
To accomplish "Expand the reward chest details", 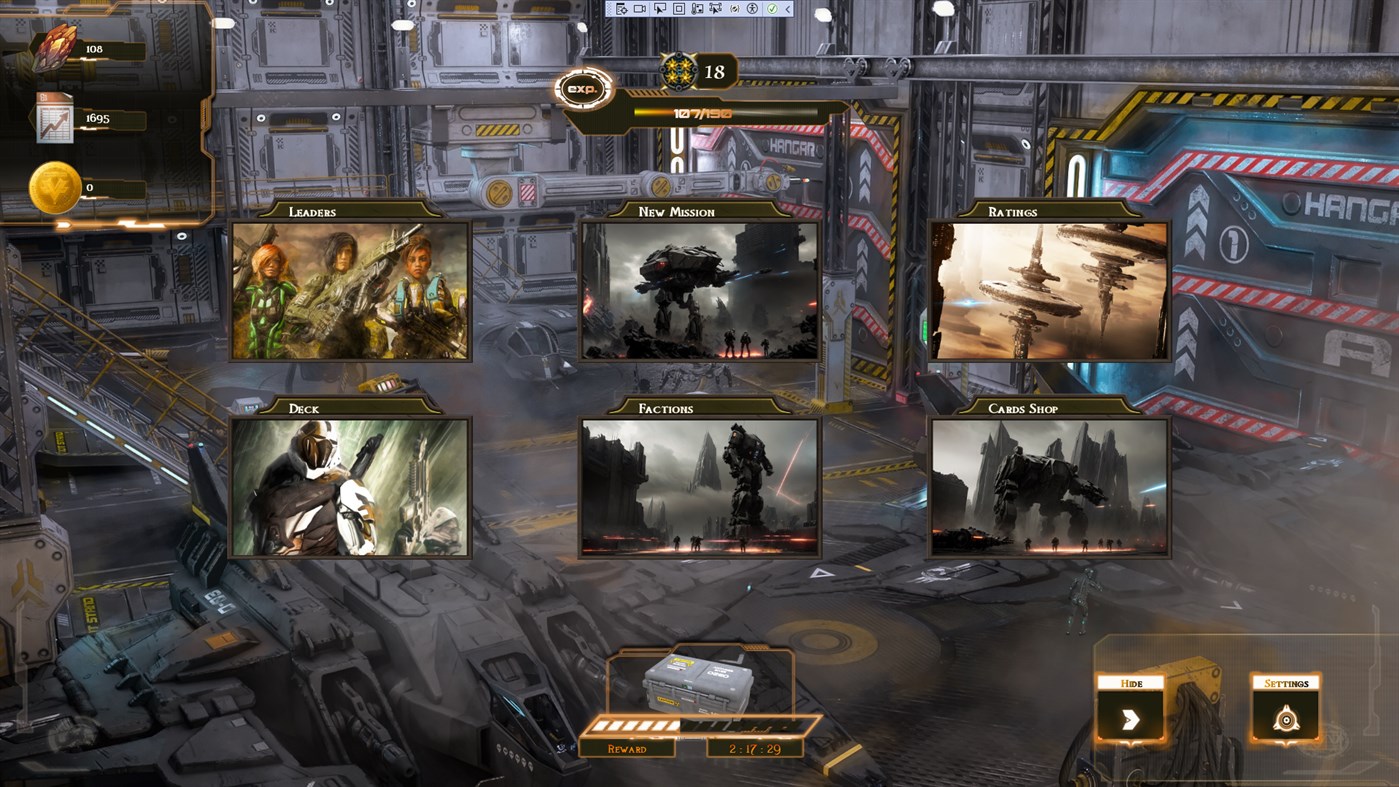I will click(x=697, y=686).
